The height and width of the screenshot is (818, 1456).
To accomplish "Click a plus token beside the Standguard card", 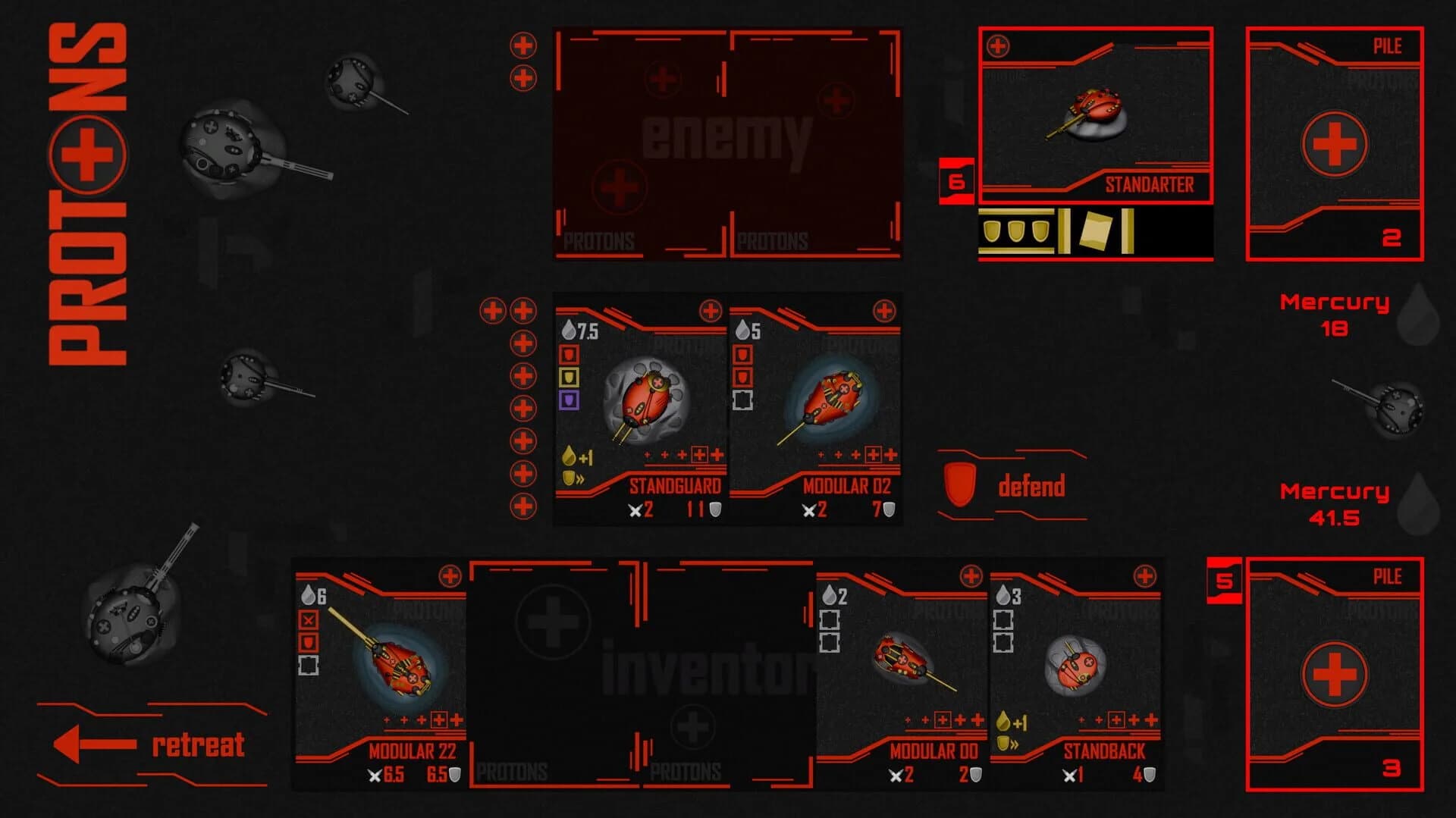I will [x=523, y=341].
